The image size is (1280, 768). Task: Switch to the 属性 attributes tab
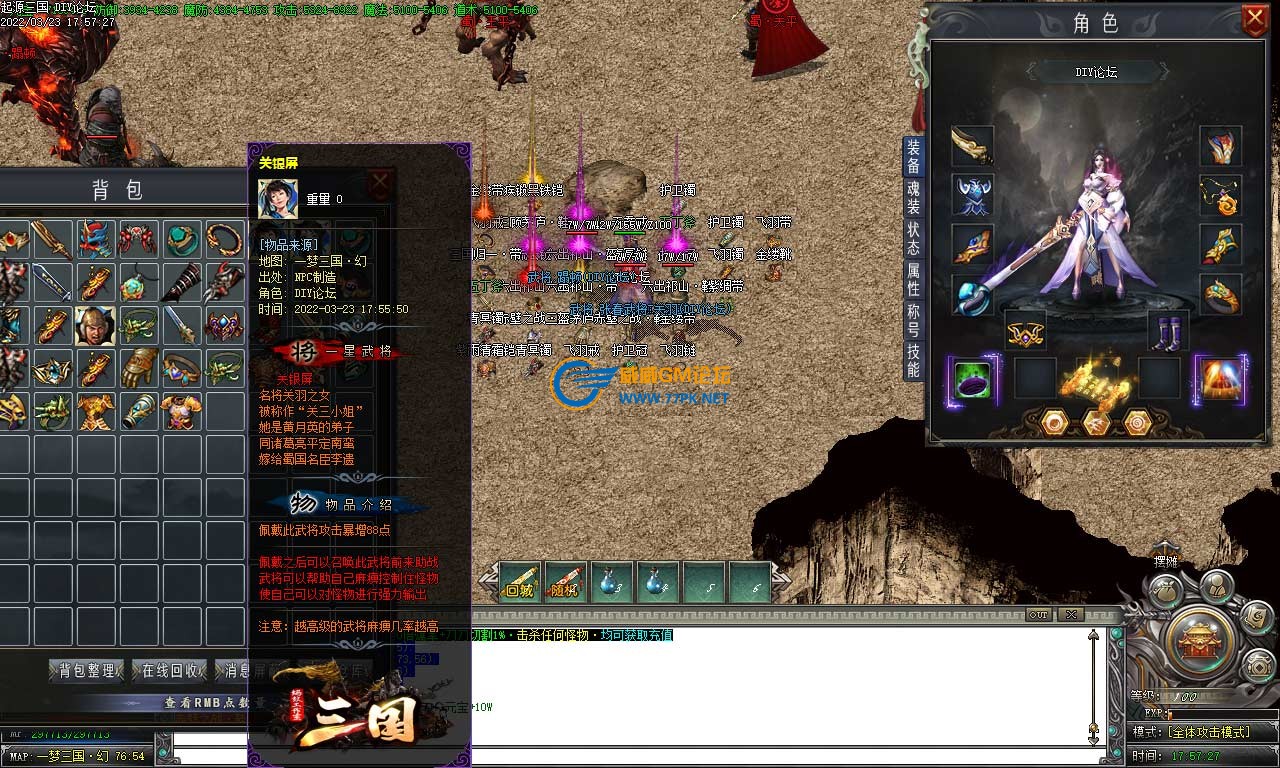click(913, 279)
